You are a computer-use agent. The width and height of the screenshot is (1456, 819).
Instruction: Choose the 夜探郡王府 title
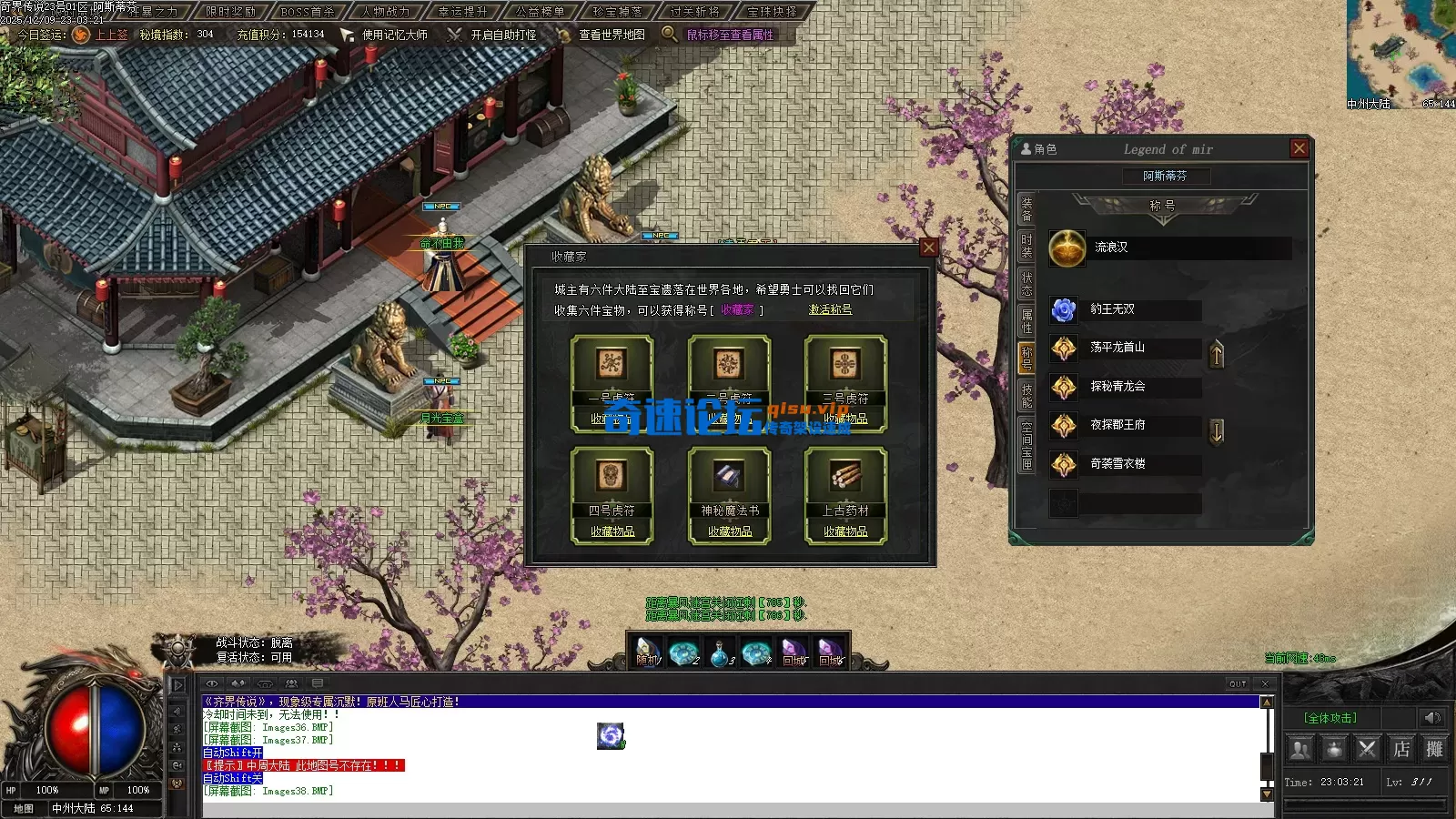coord(1125,425)
